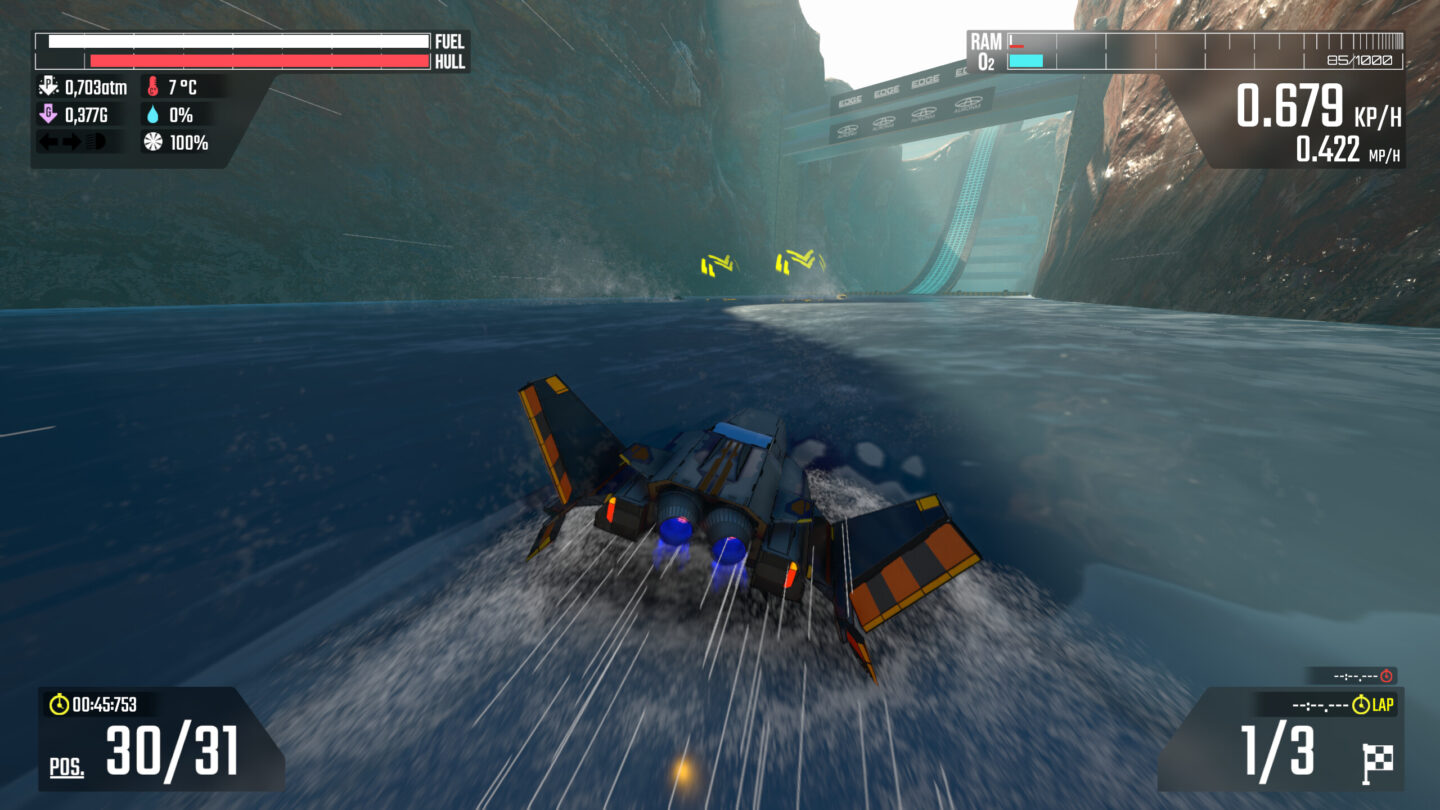Toggle the headlight indicator in the dashboard panel
Viewport: 1440px width, 810px height.
click(95, 141)
